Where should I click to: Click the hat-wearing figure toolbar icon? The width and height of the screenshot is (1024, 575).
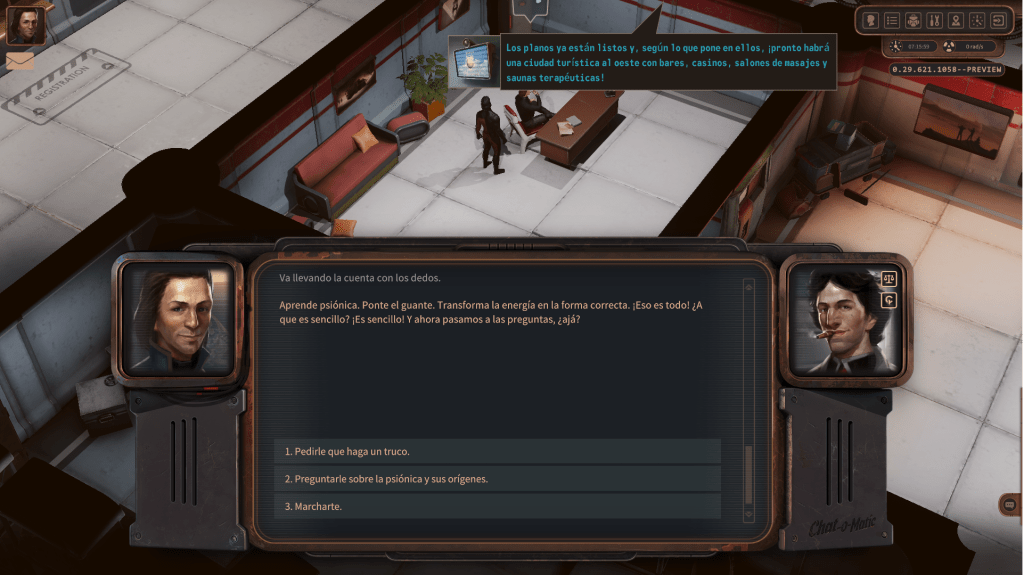[x=913, y=20]
